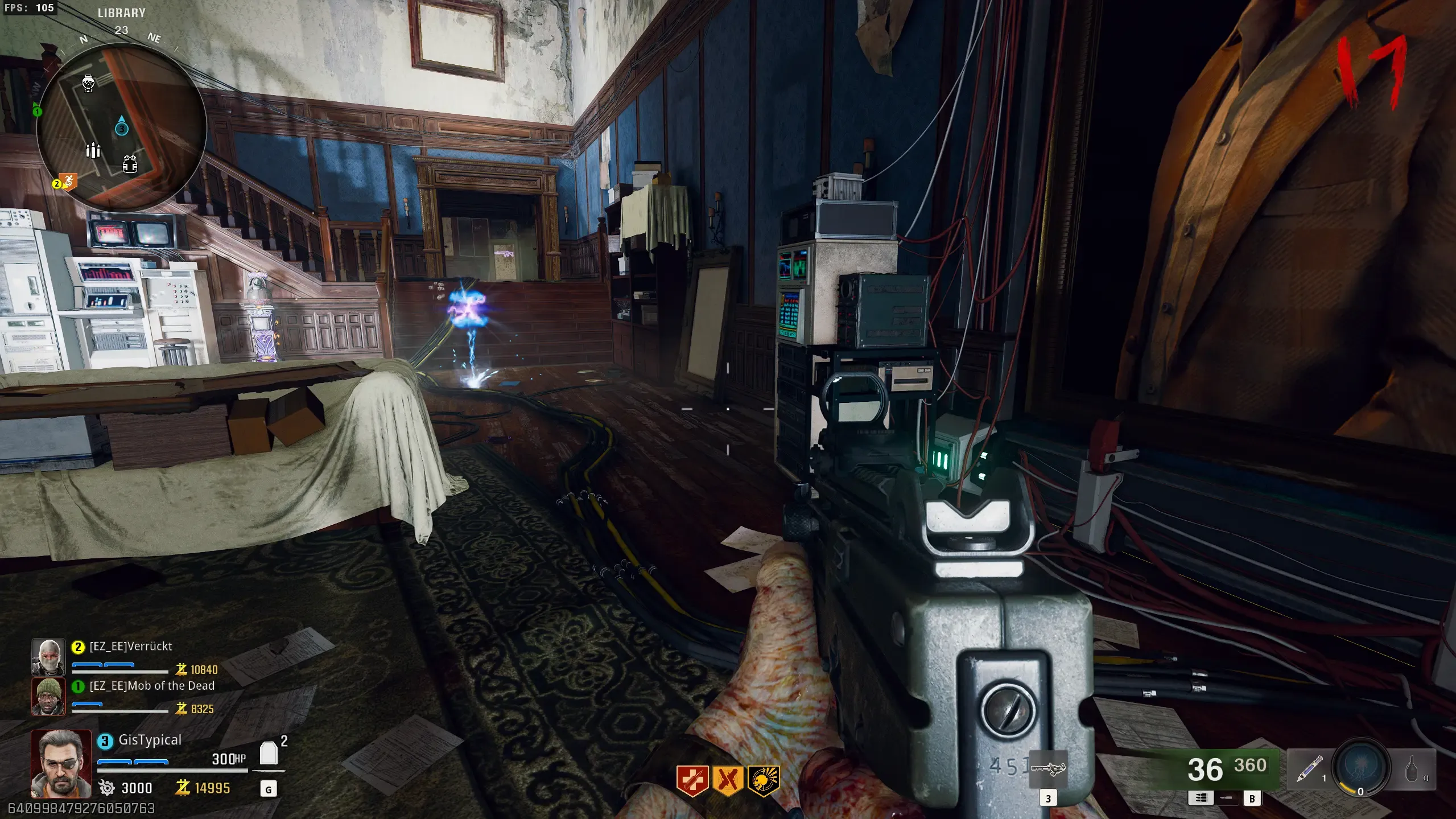1456x819 pixels.
Task: Click the red cross-and-bullet perk icon
Action: click(x=692, y=779)
